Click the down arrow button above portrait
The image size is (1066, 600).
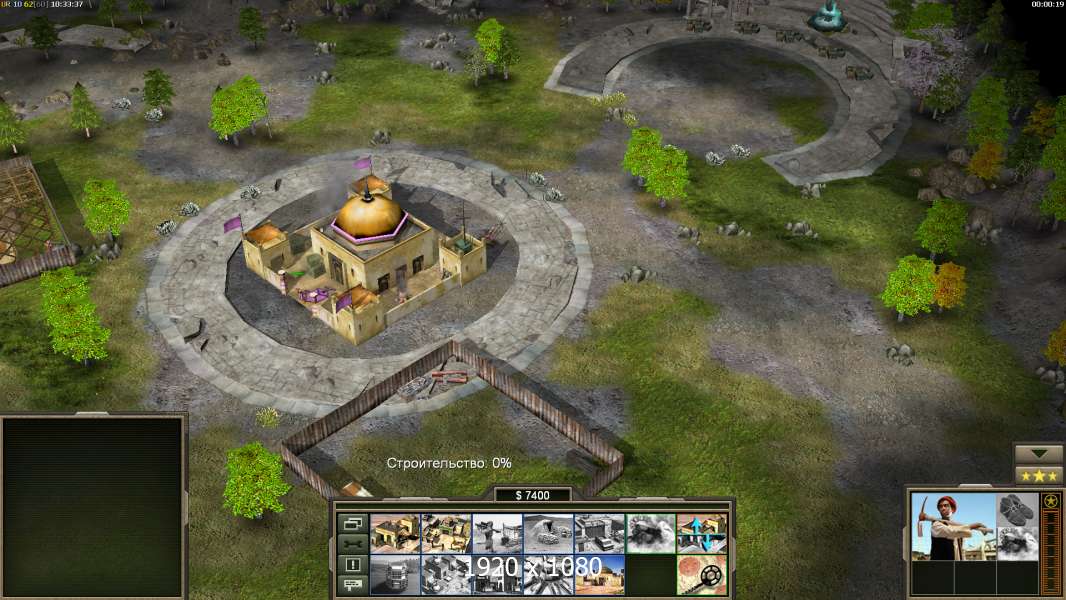click(x=1039, y=454)
